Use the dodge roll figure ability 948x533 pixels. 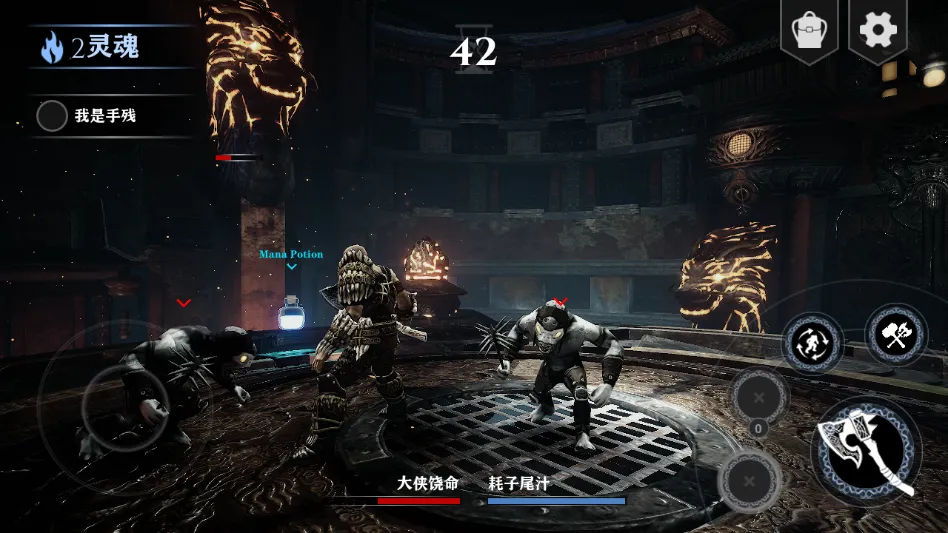pyautogui.click(x=813, y=344)
